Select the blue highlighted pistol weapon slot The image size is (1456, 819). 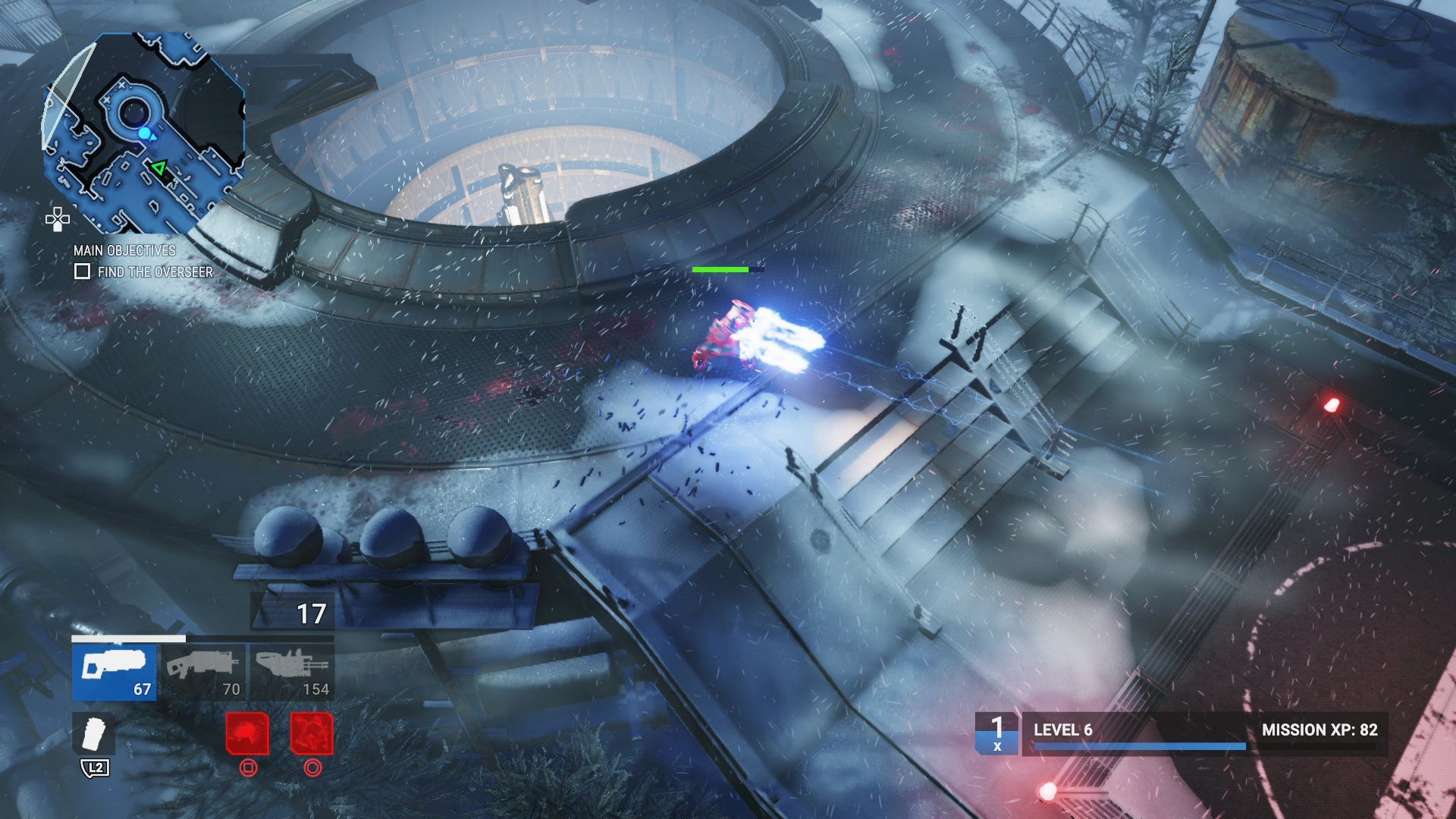click(x=115, y=672)
